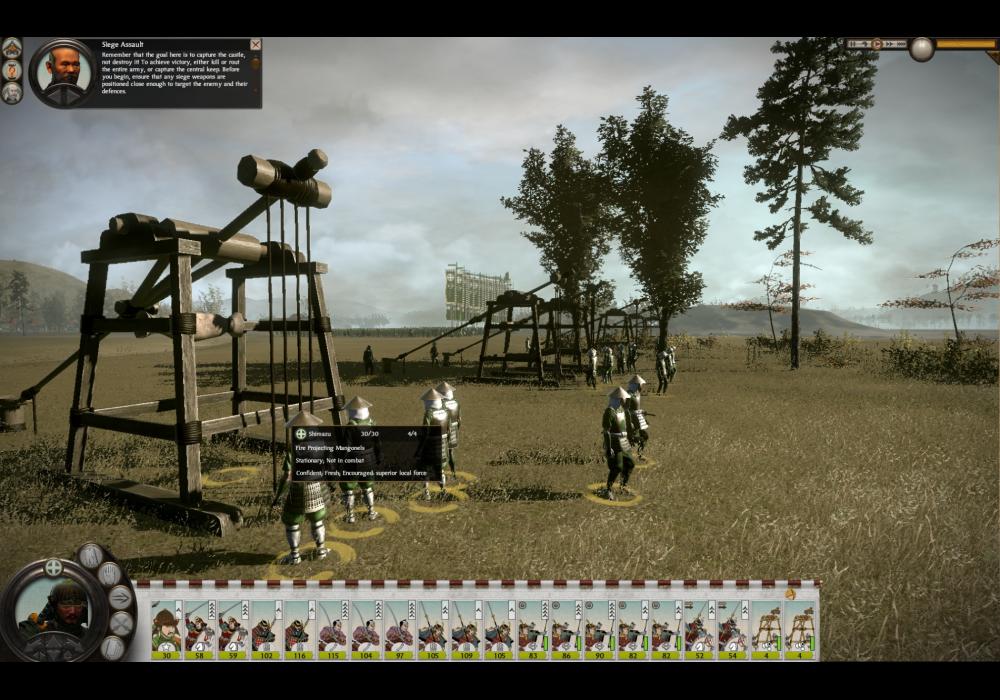Screen dimensions: 1000x700
Task: Select the unit card showing 58 men
Action: [199, 629]
